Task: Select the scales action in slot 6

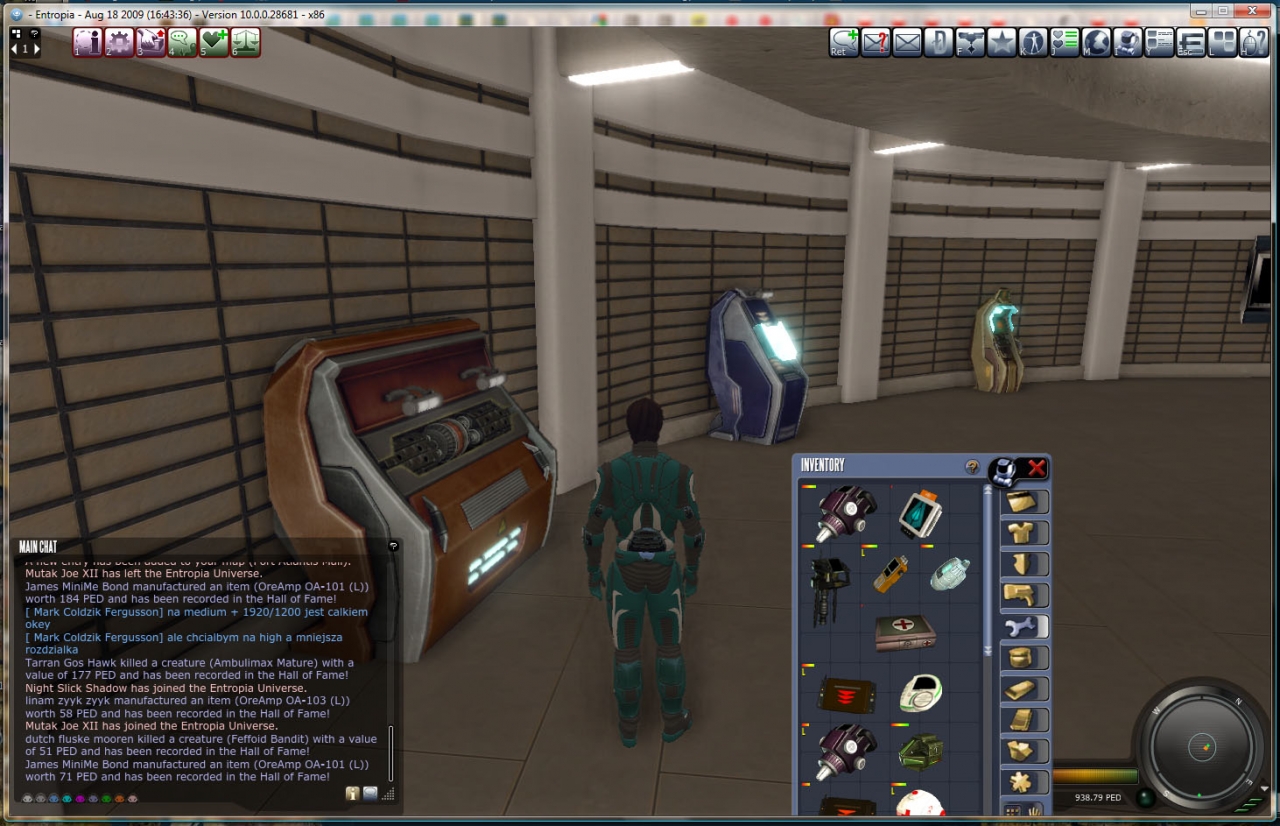Action: tap(245, 43)
